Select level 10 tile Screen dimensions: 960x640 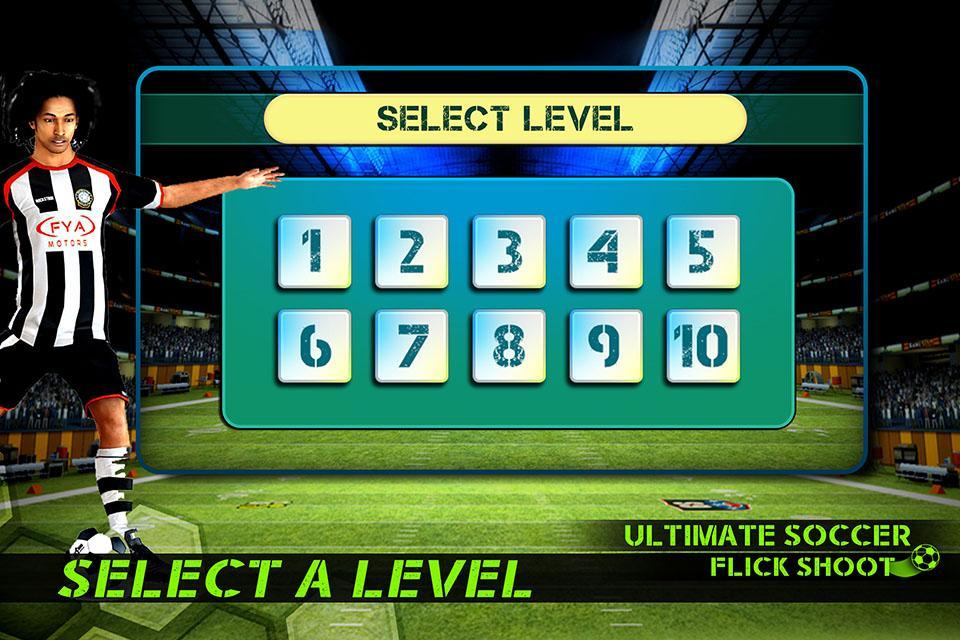pyautogui.click(x=703, y=346)
